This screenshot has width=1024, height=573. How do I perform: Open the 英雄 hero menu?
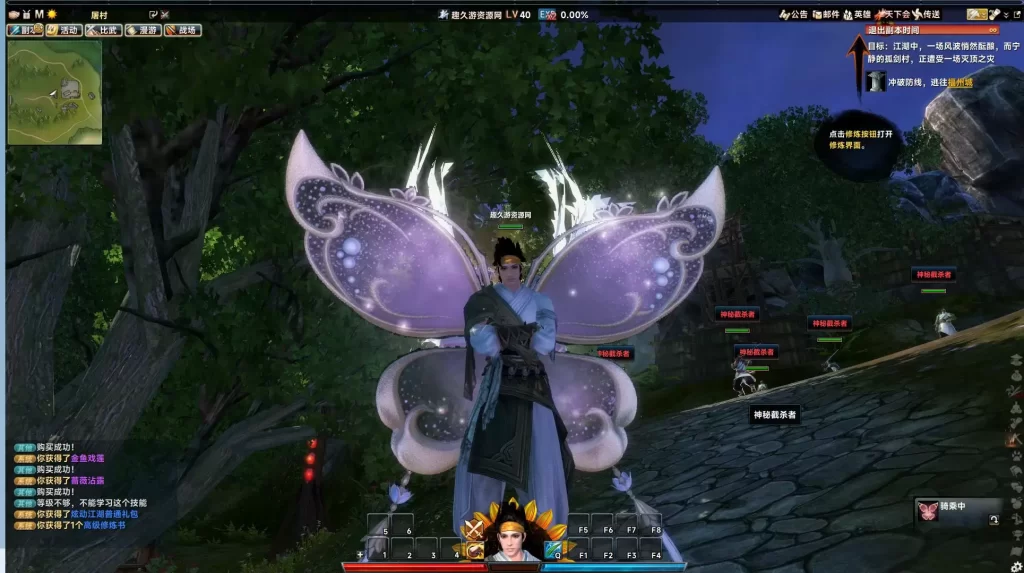[x=857, y=14]
